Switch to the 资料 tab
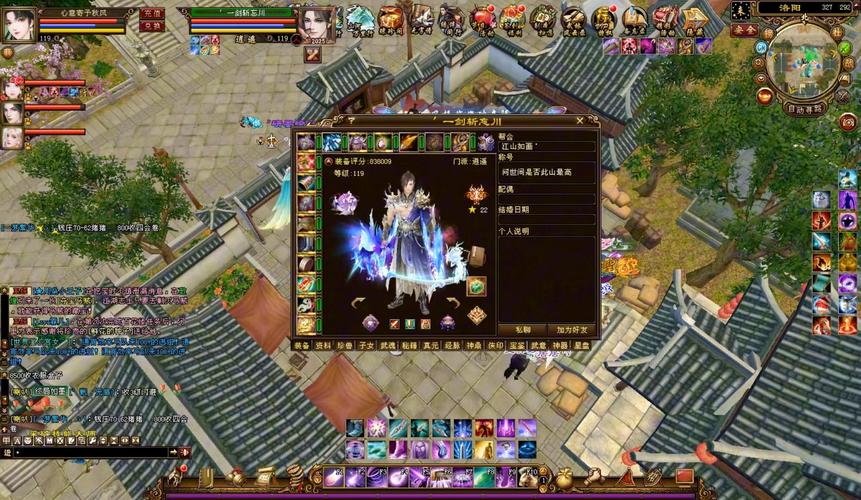Screen dimensions: 861x500 click(324, 344)
